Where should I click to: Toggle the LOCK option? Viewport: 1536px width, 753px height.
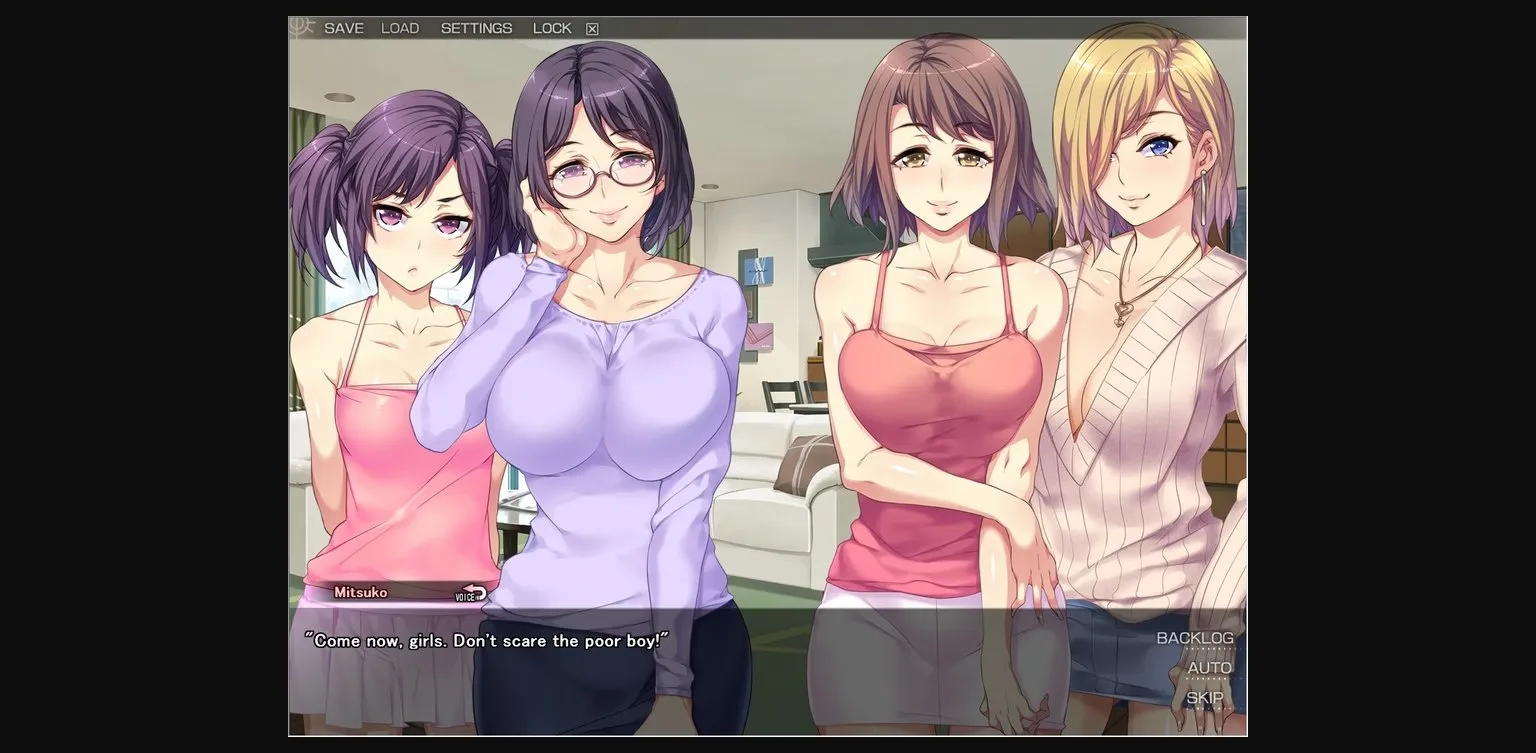pos(552,27)
